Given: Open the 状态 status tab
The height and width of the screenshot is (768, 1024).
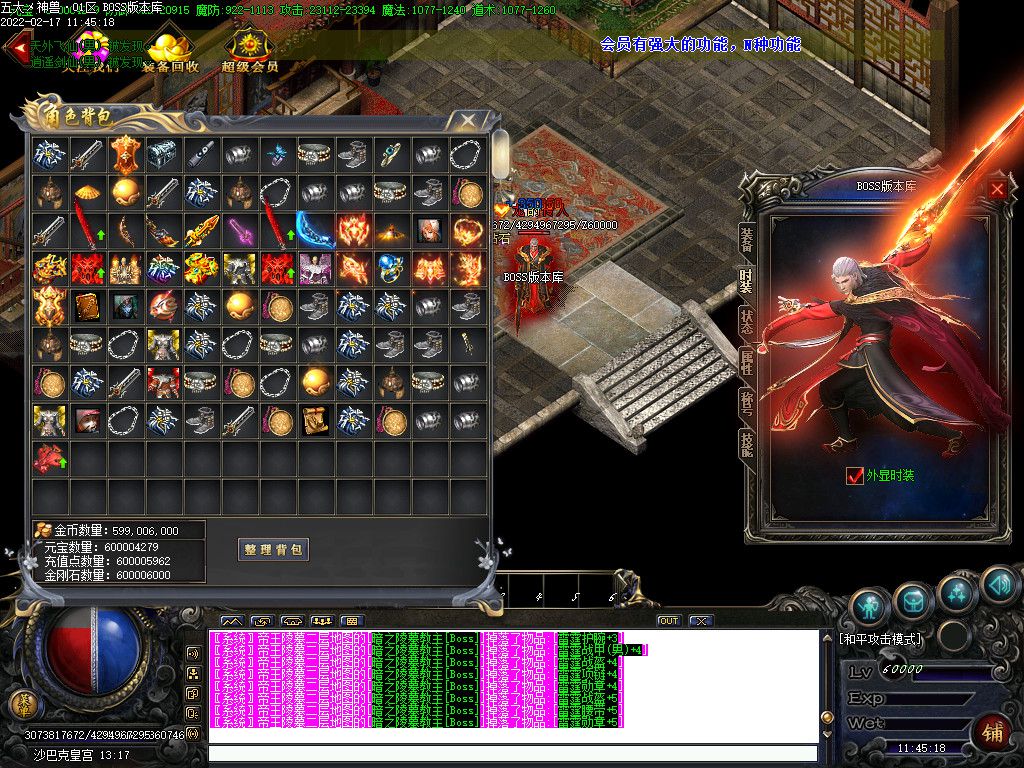Looking at the screenshot, I should coord(747,321).
